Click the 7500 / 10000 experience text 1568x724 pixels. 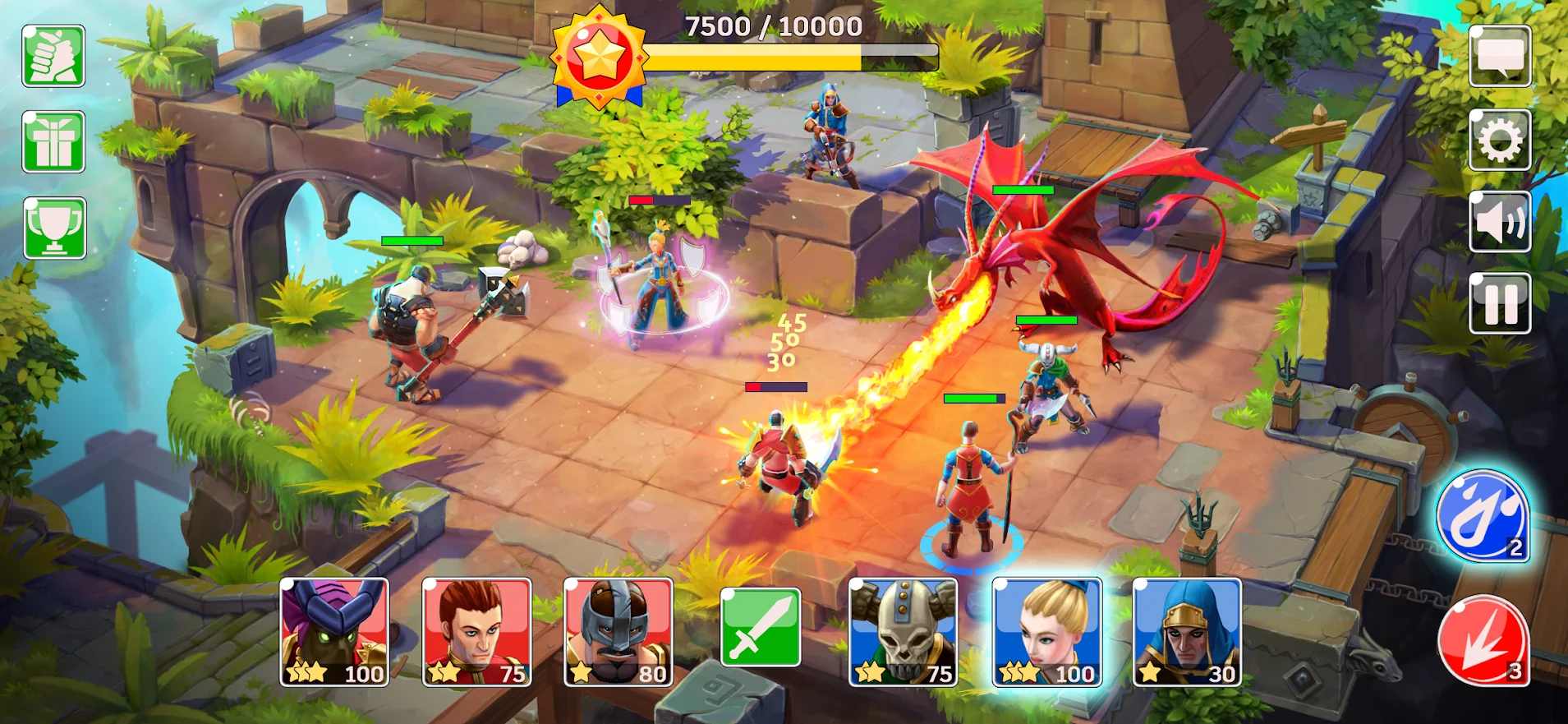[772, 25]
